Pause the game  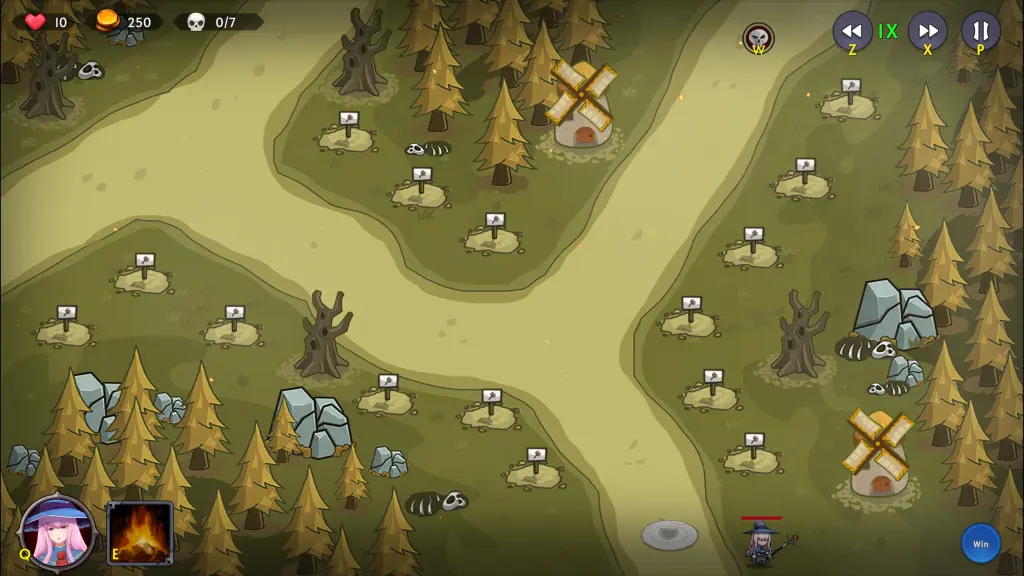[980, 31]
